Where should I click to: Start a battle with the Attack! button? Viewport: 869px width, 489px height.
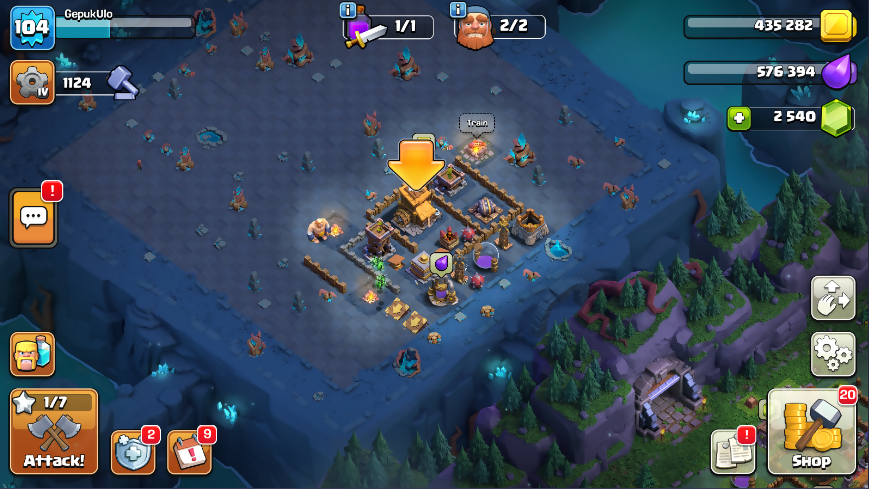tap(54, 431)
